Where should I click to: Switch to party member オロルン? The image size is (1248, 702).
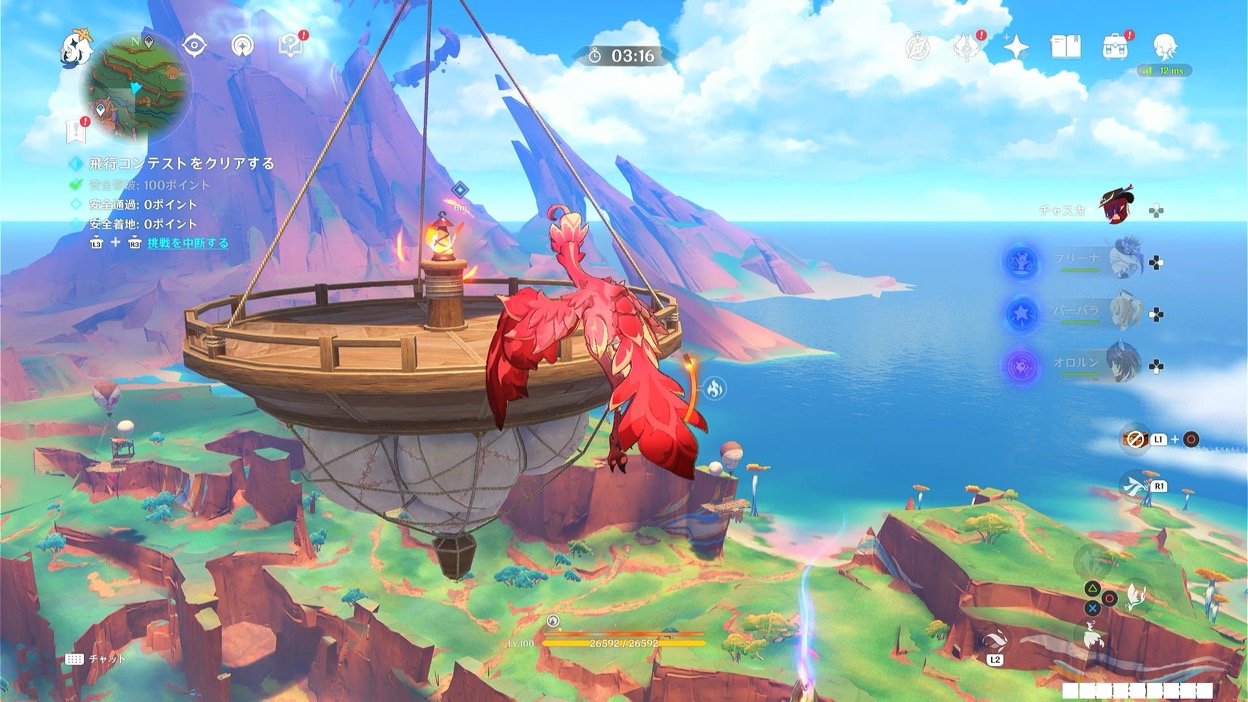[1124, 362]
